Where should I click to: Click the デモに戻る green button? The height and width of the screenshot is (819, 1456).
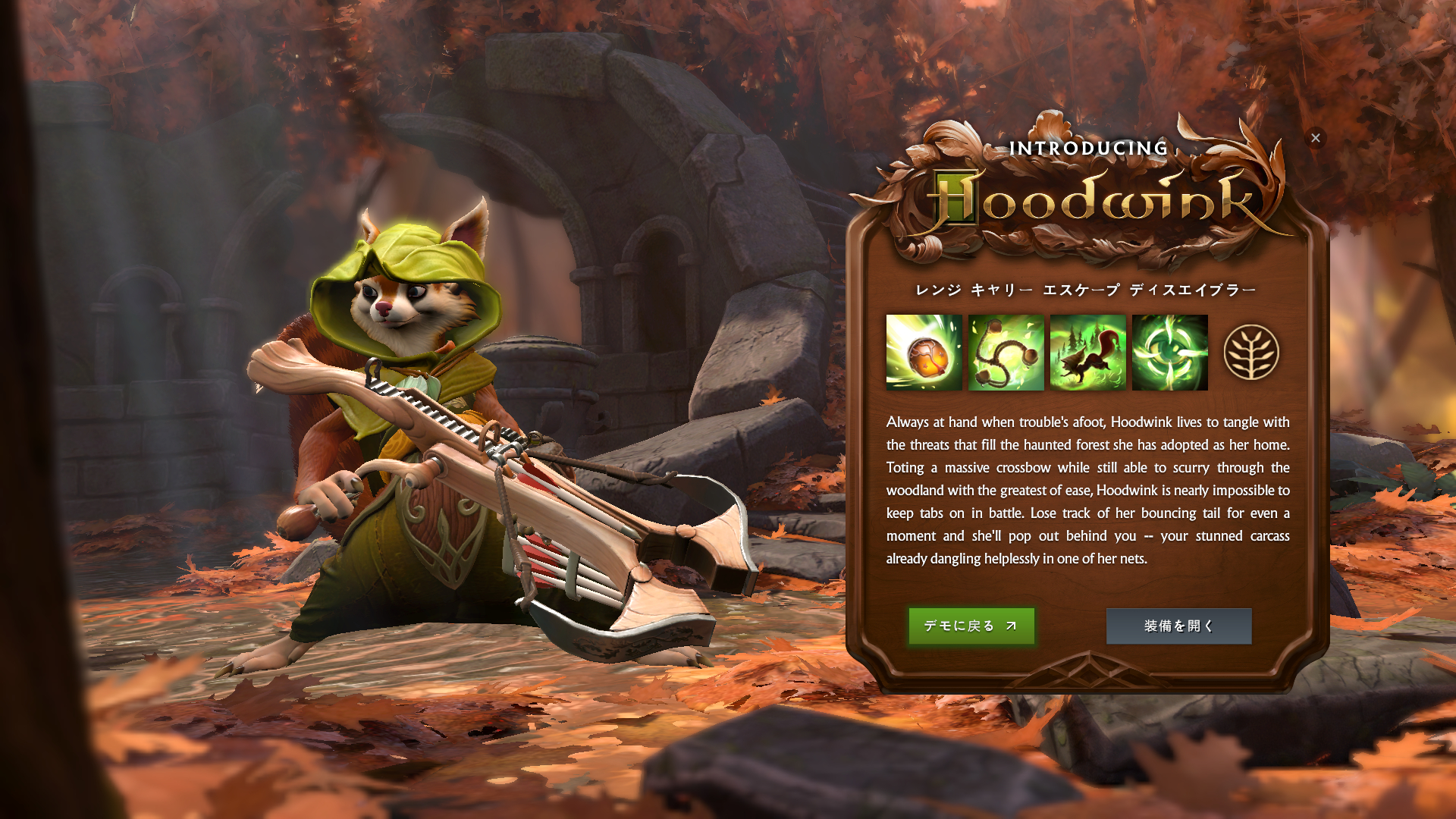click(x=971, y=626)
